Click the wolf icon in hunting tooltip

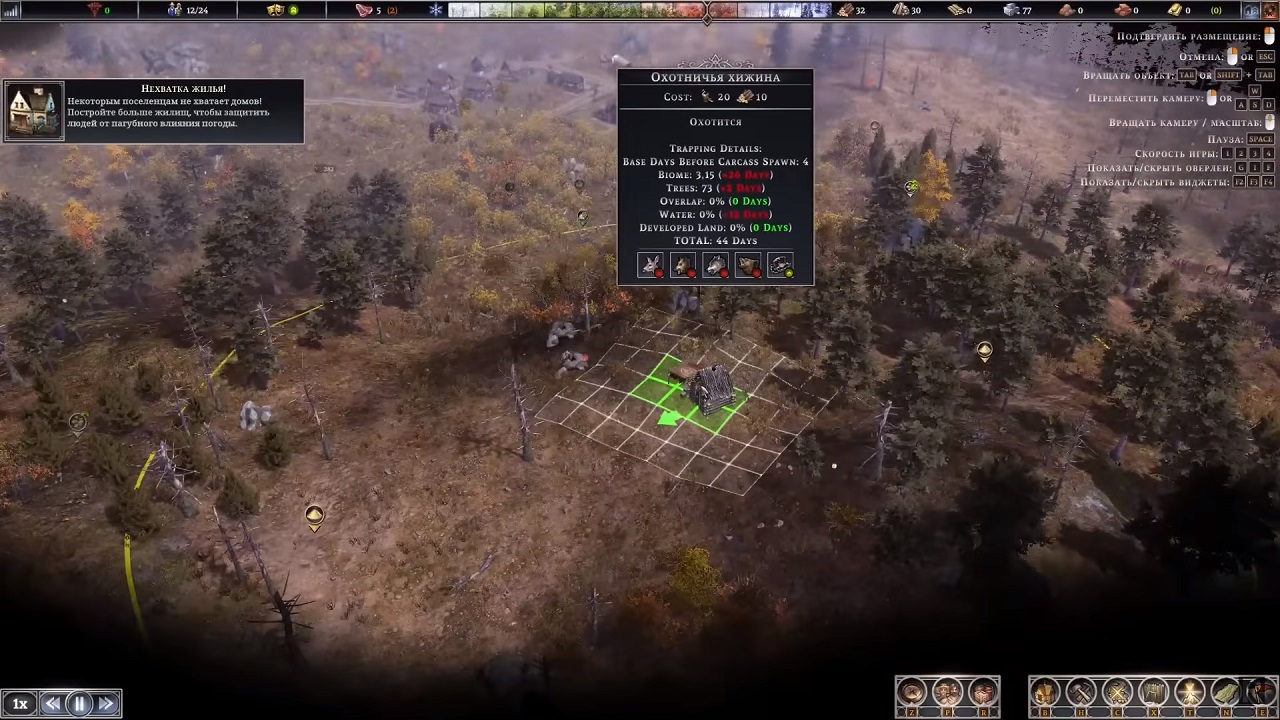[x=715, y=266]
